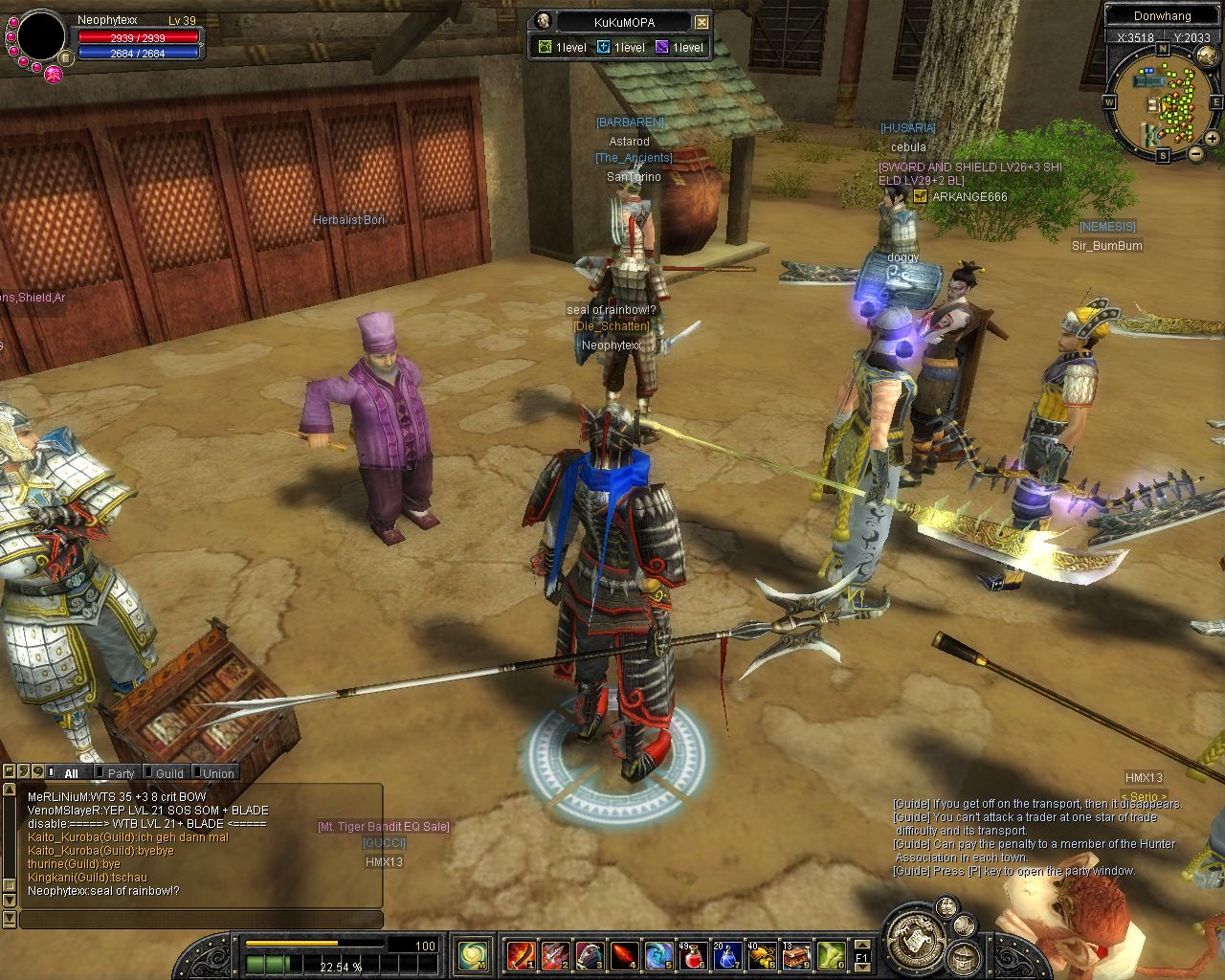
Task: Activate the green boot skill in slot 0
Action: tap(830, 954)
